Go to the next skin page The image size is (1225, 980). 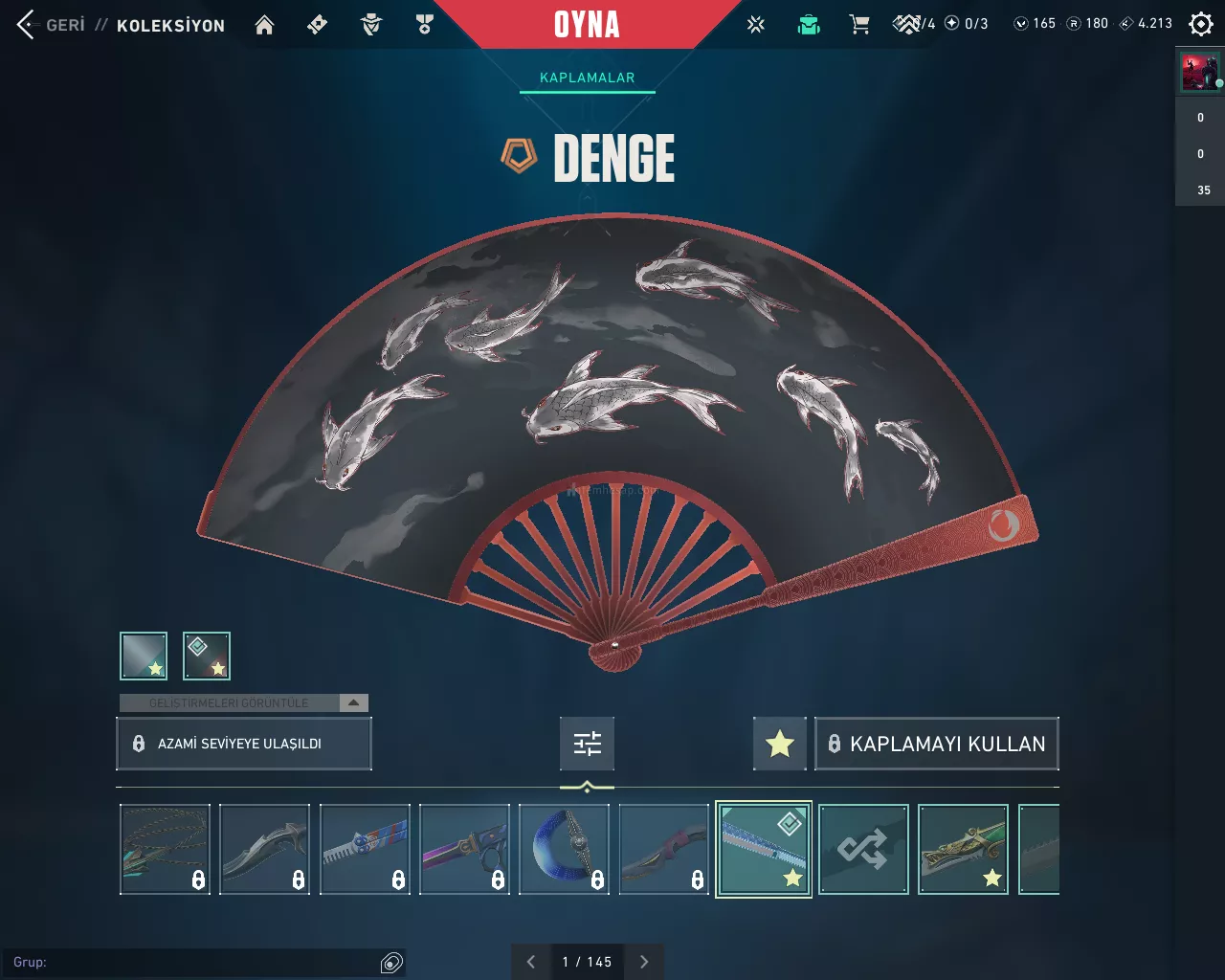pos(644,962)
